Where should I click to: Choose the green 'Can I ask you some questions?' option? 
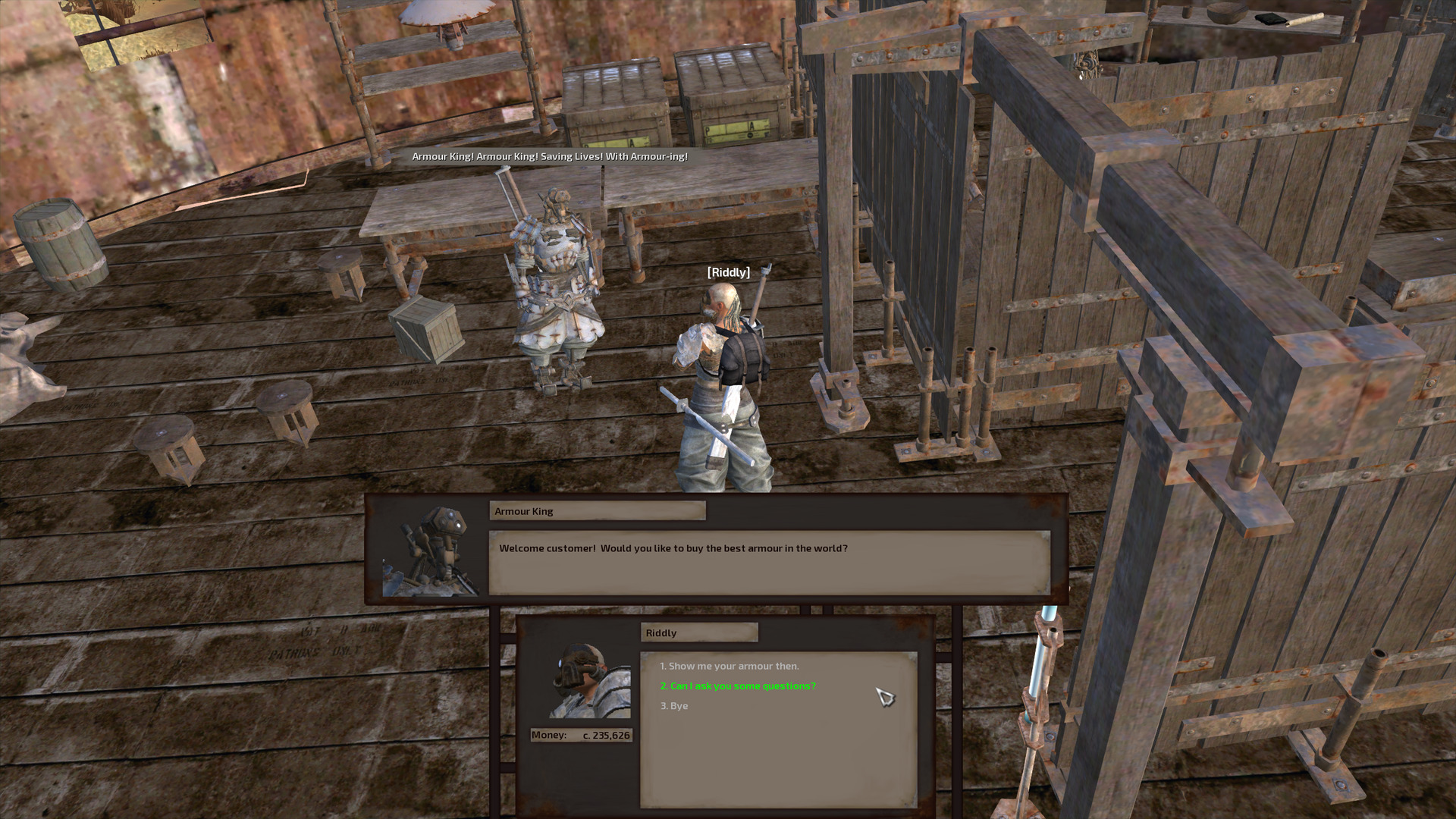pyautogui.click(x=737, y=686)
